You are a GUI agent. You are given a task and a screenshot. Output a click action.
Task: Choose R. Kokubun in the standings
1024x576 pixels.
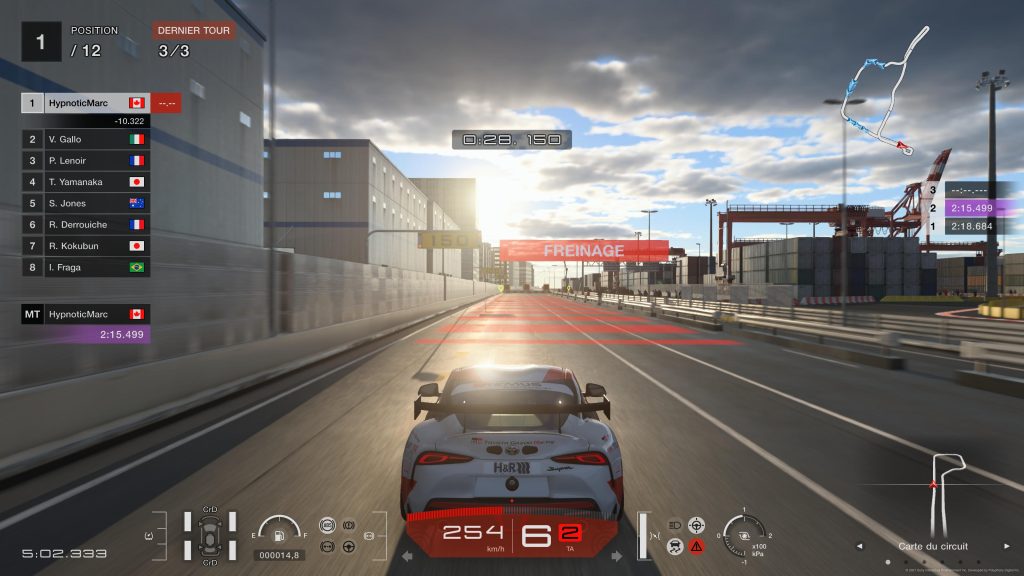tap(86, 246)
